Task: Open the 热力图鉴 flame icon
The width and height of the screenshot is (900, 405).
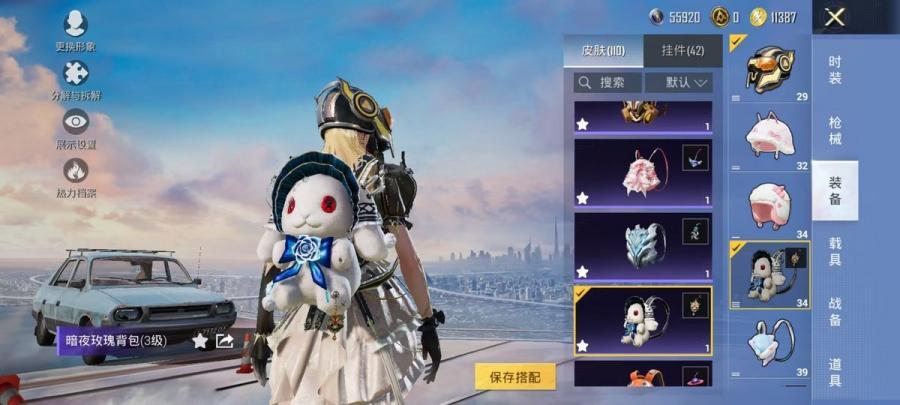Action: [x=75, y=175]
